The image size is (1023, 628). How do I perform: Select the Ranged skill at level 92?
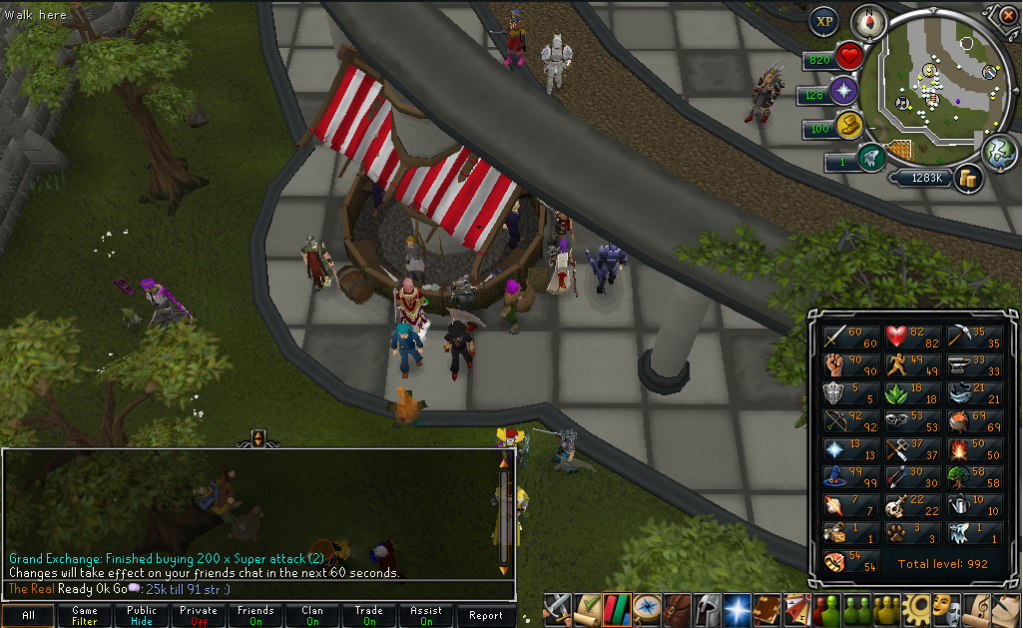846,422
